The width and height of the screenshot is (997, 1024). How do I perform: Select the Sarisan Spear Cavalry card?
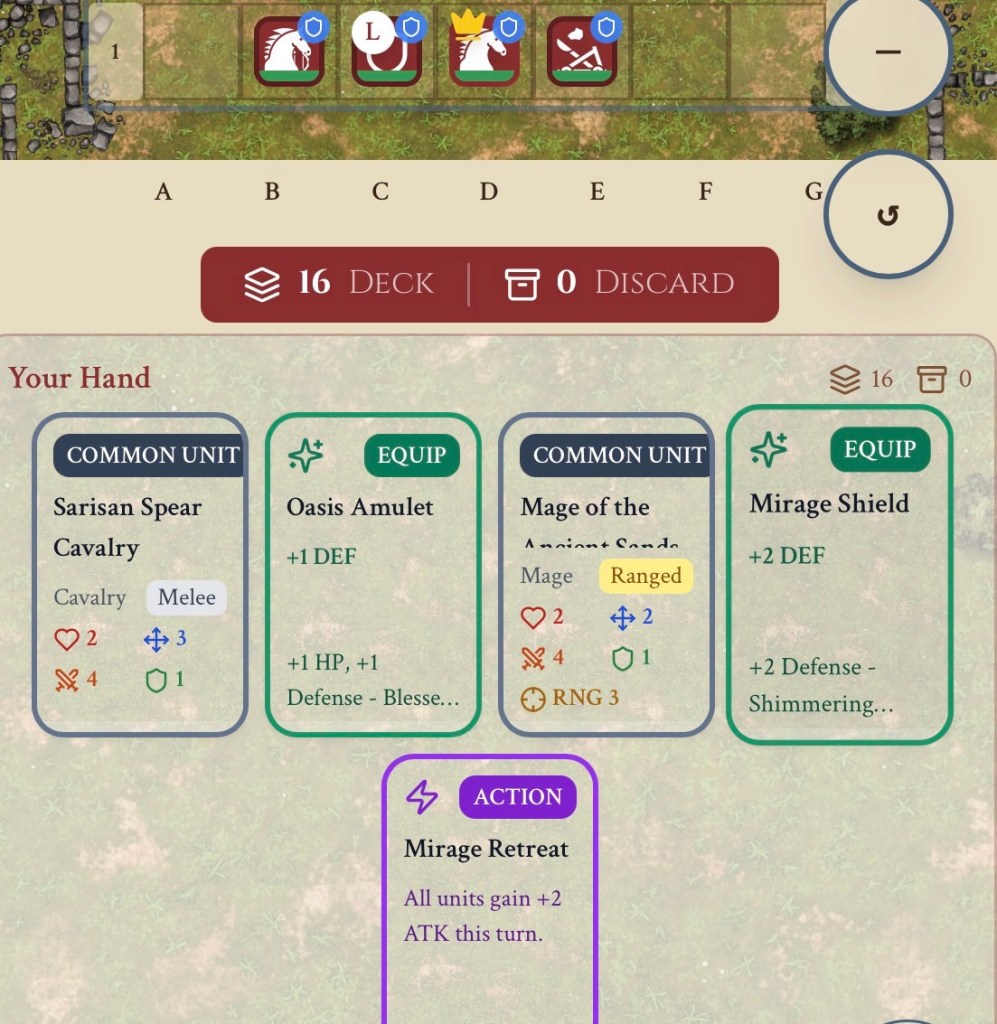(x=140, y=575)
